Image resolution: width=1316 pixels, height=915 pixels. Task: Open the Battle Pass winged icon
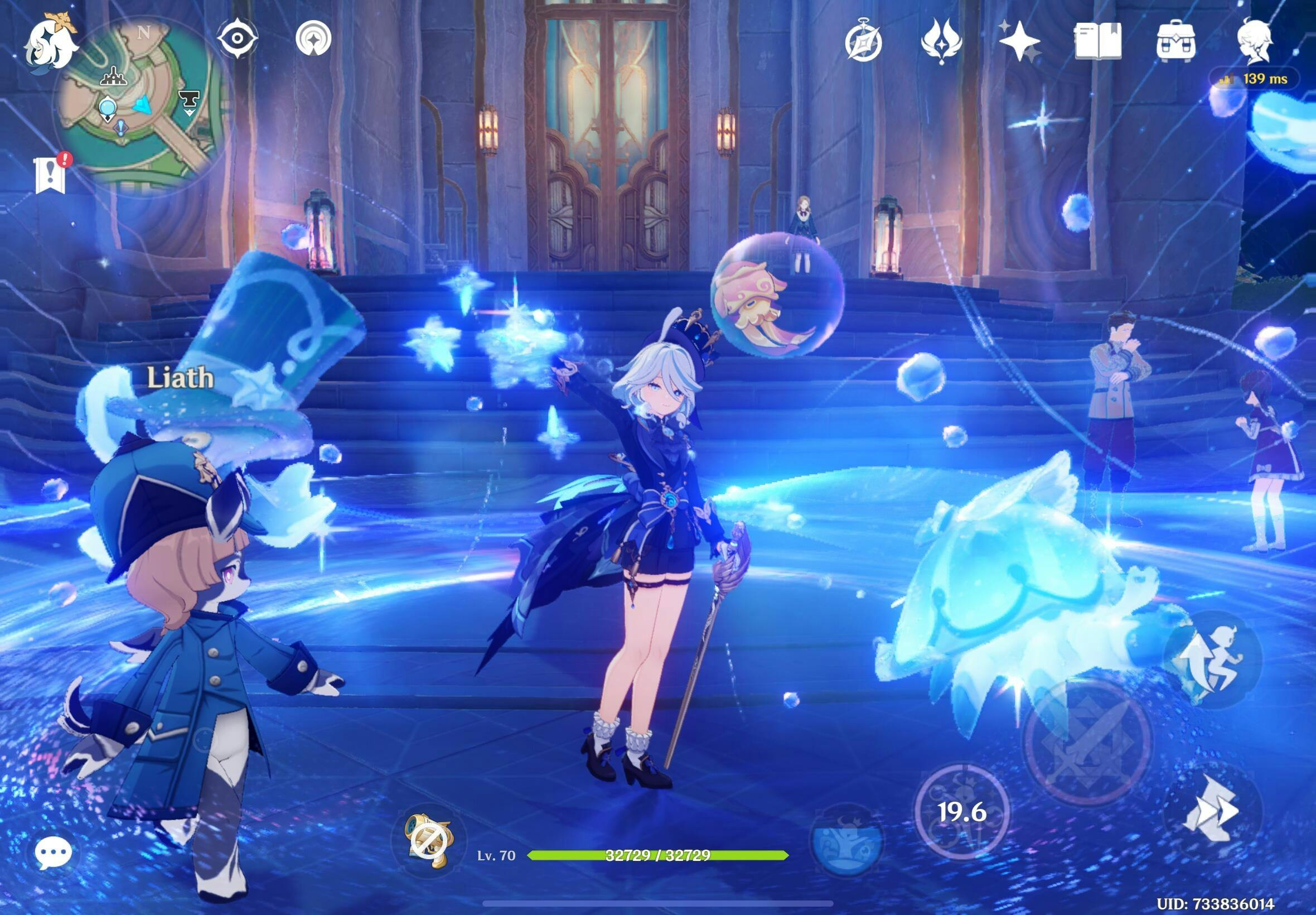(x=941, y=41)
